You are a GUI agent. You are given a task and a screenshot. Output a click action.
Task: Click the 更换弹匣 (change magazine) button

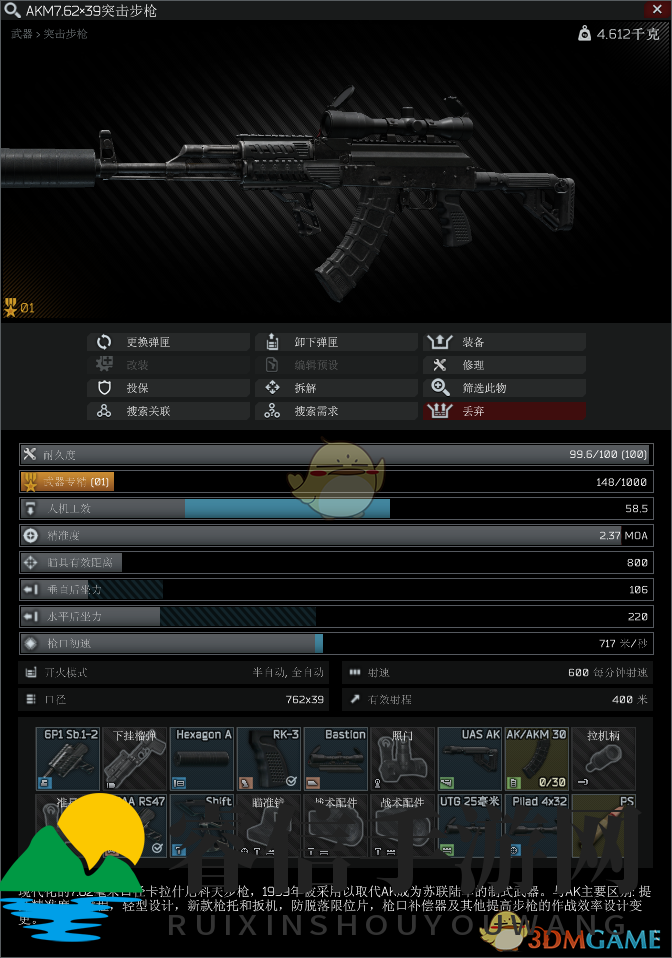(x=168, y=342)
